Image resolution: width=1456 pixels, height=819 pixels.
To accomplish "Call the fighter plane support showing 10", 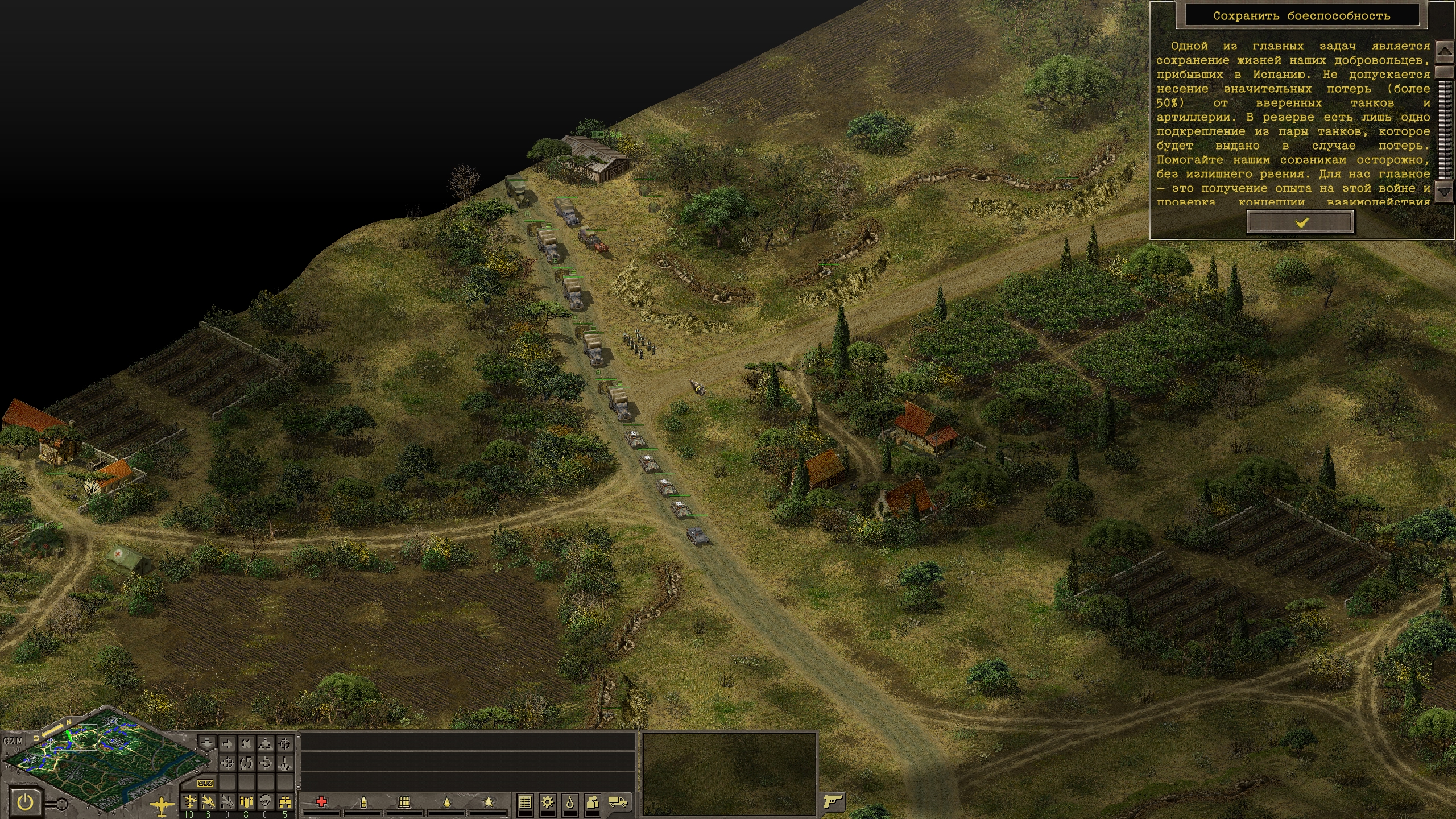I will (x=189, y=802).
